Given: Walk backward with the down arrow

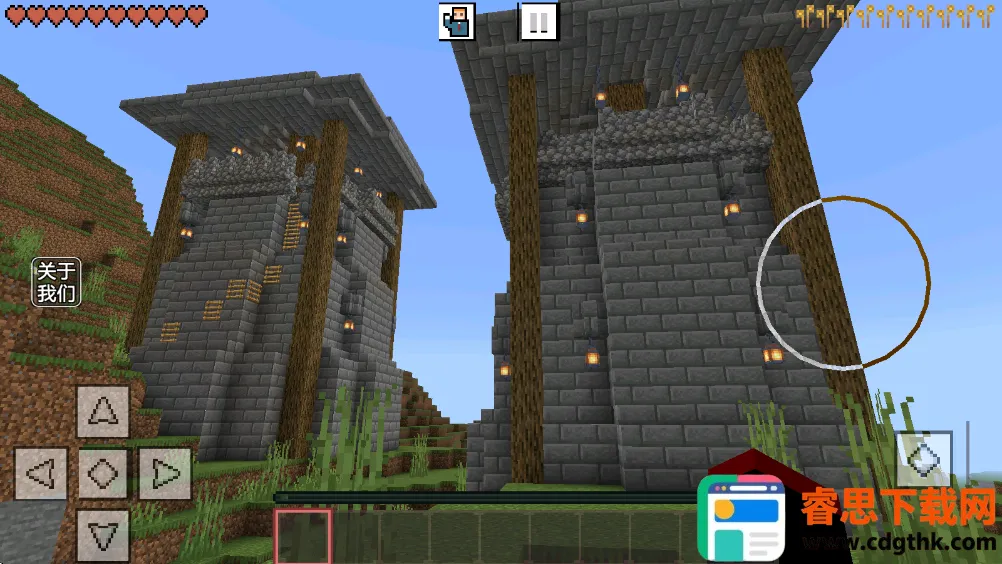Looking at the screenshot, I should (102, 535).
